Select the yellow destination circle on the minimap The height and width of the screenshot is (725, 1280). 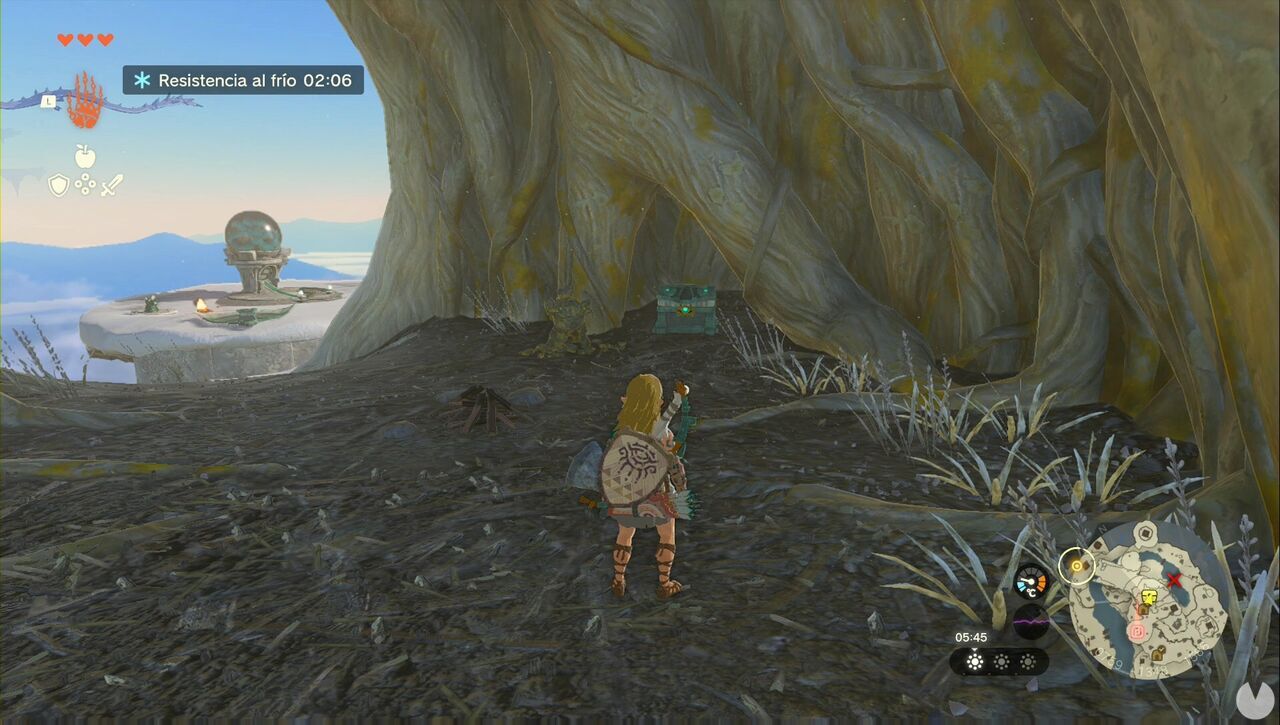[1076, 565]
